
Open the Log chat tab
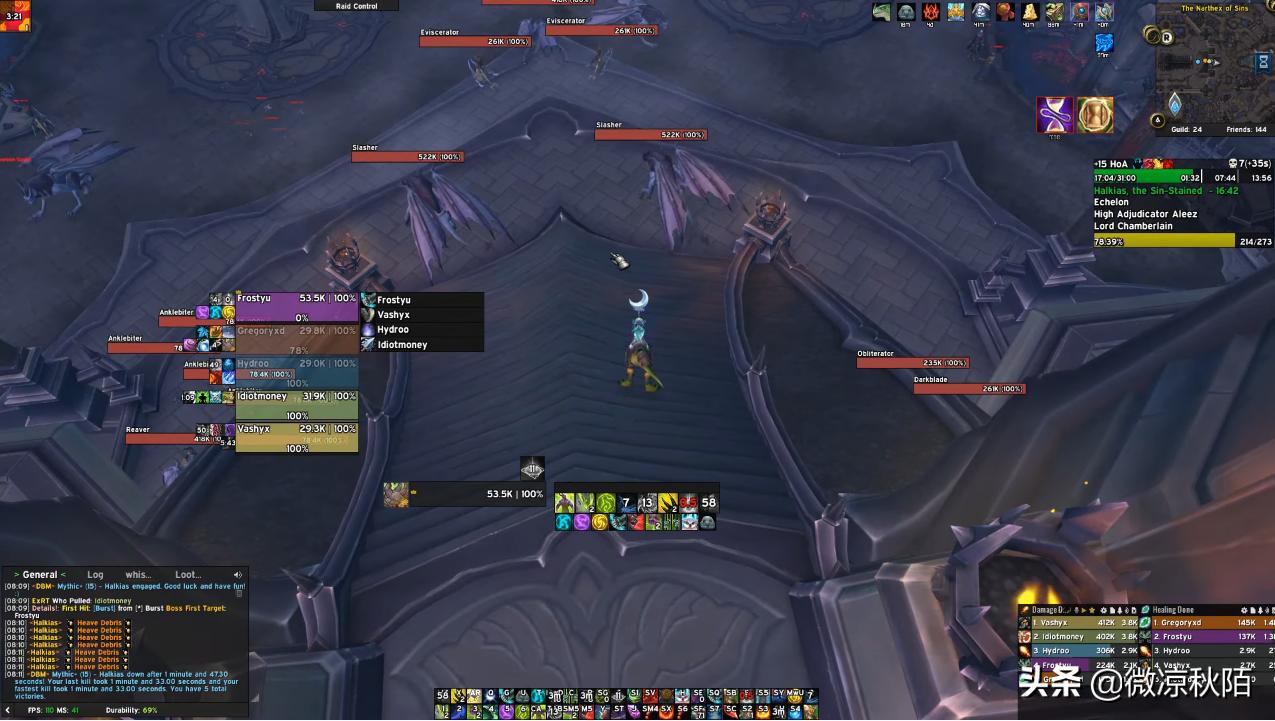(95, 575)
